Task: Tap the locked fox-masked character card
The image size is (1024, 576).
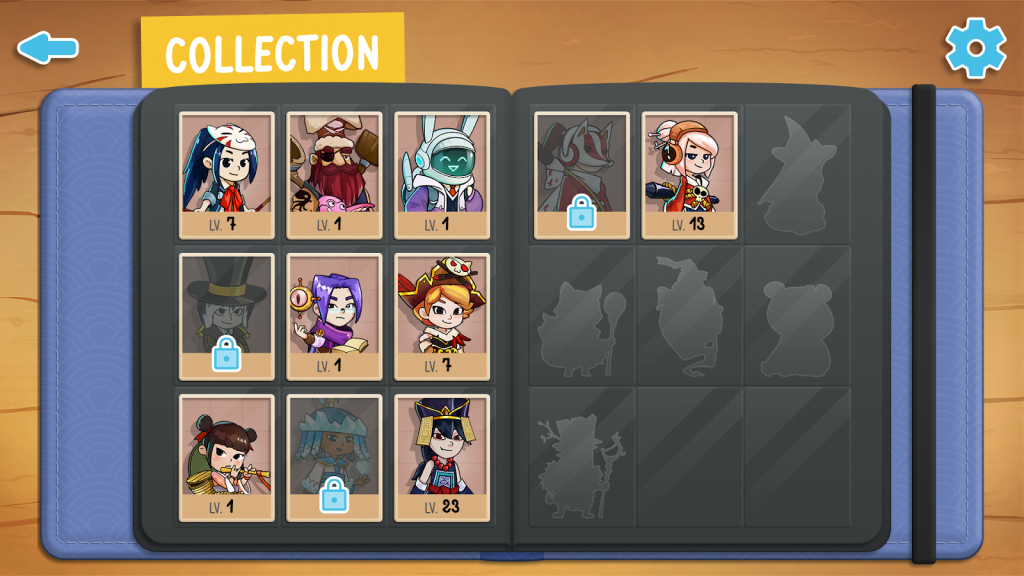Action: pos(582,174)
